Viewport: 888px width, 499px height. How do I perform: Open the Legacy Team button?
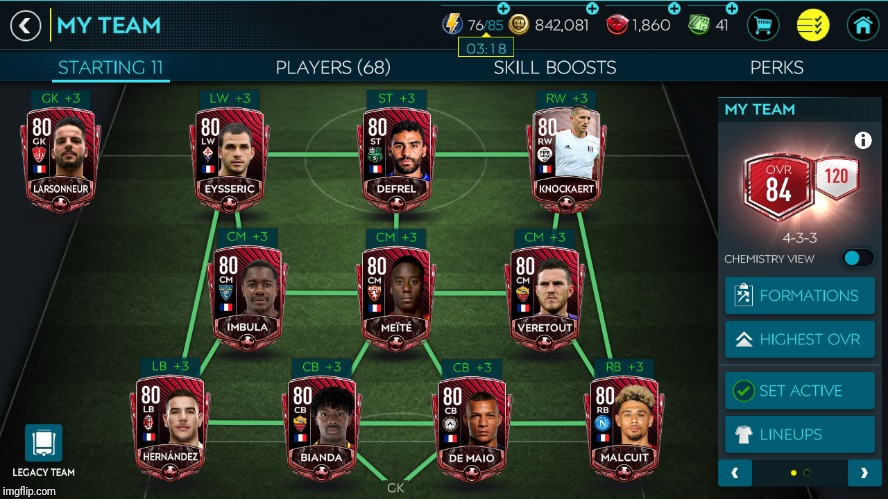click(x=43, y=450)
